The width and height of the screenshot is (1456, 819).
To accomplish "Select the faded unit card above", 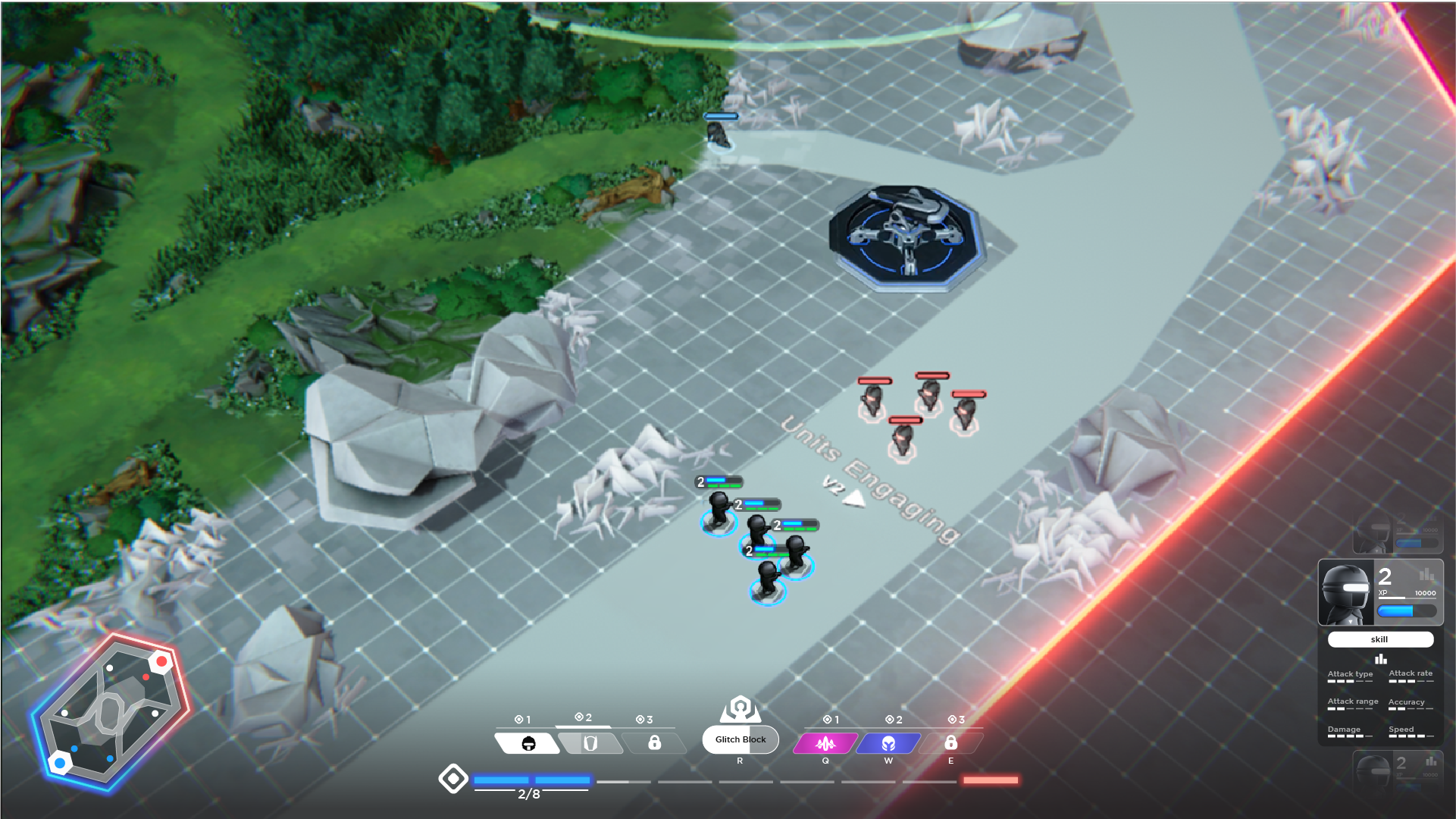I will (x=1397, y=536).
